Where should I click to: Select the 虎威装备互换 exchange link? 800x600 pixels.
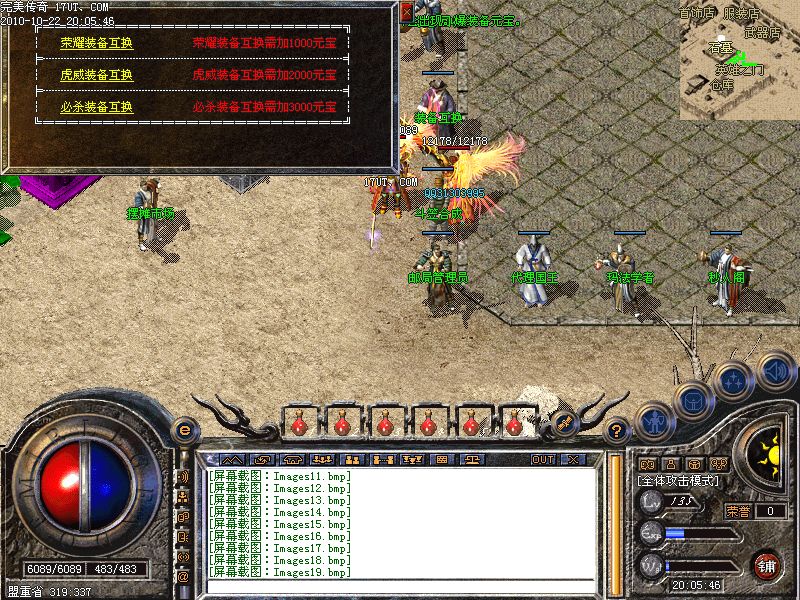[96, 75]
